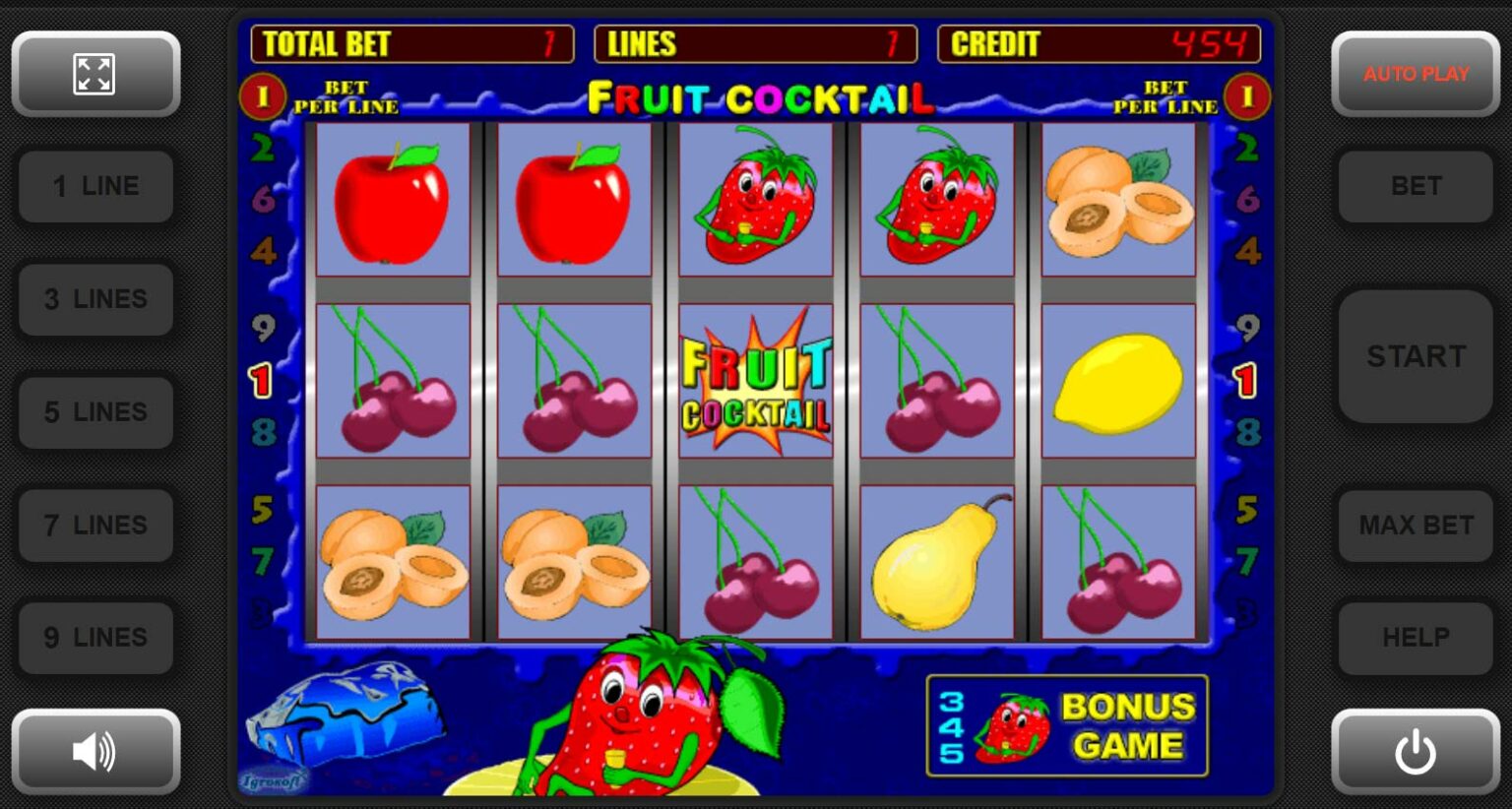Enable 9 Lines play mode

pos(94,638)
